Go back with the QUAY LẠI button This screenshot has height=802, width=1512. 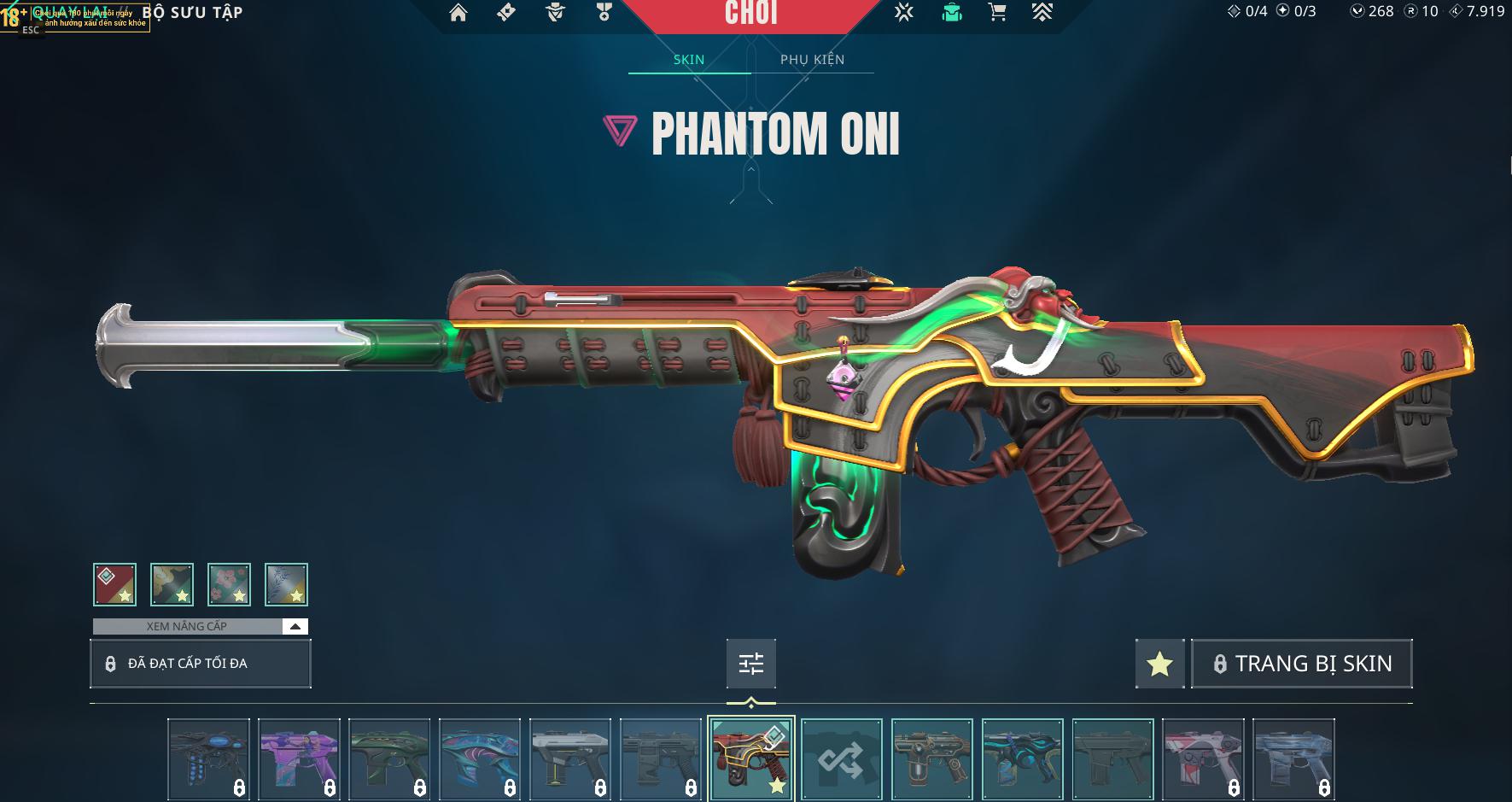click(x=70, y=13)
